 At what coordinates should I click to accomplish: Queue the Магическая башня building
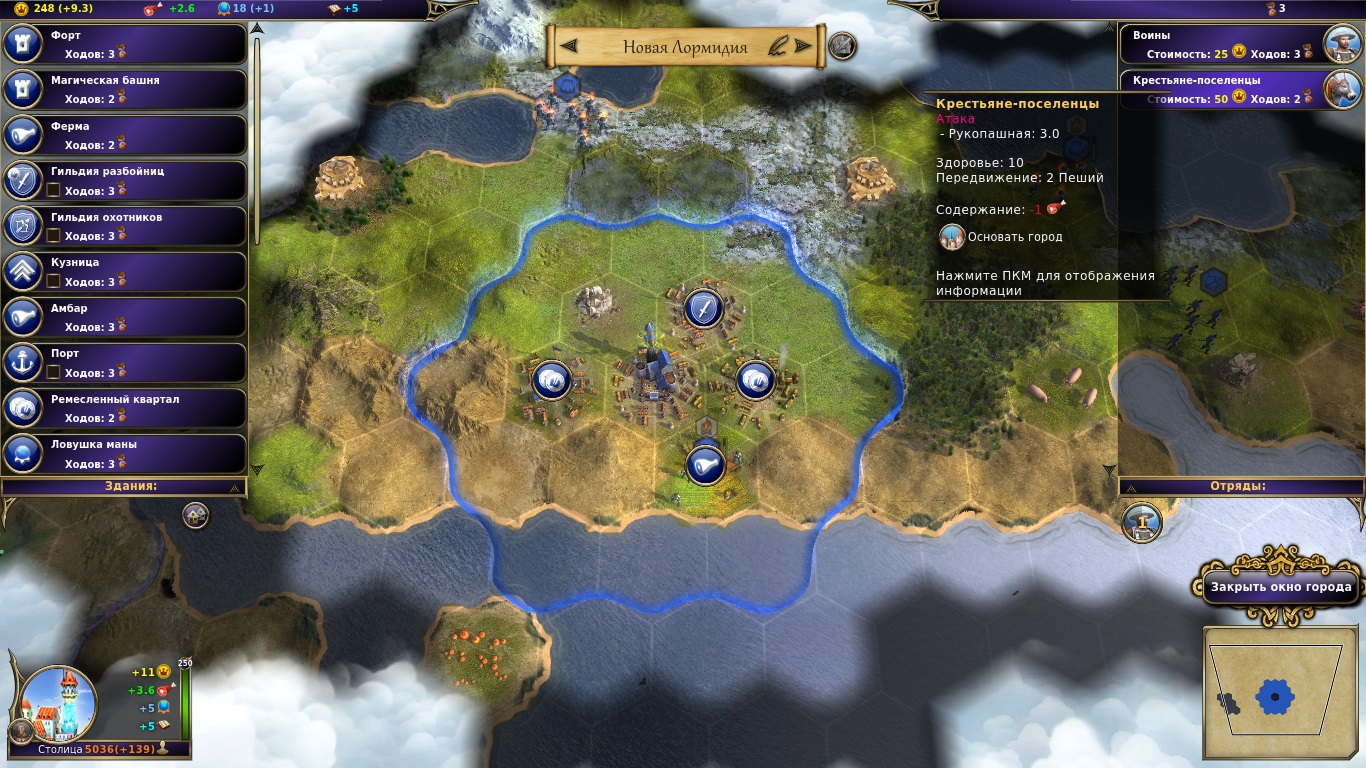point(125,89)
